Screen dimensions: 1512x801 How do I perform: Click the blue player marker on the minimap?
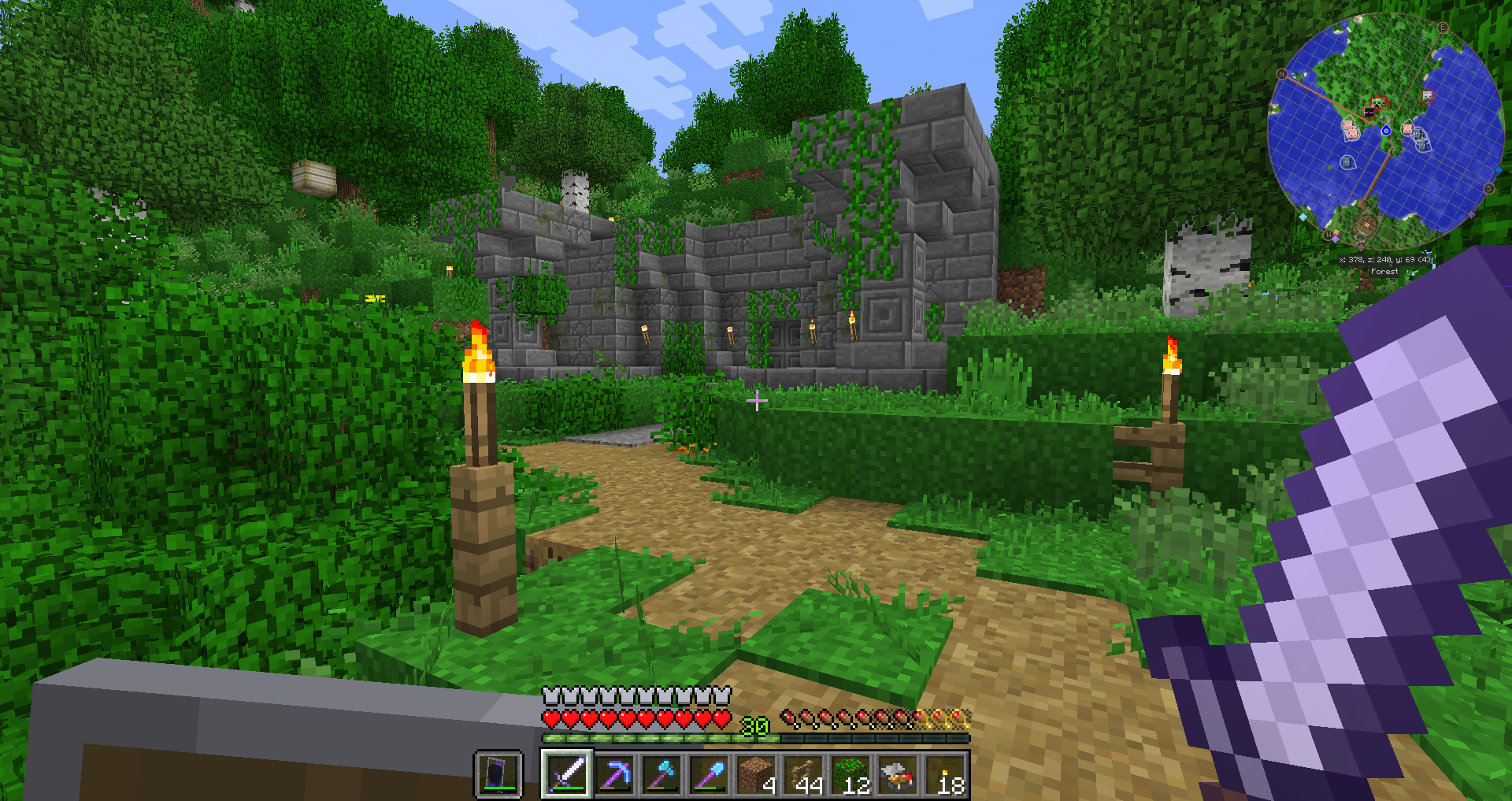click(x=1386, y=130)
